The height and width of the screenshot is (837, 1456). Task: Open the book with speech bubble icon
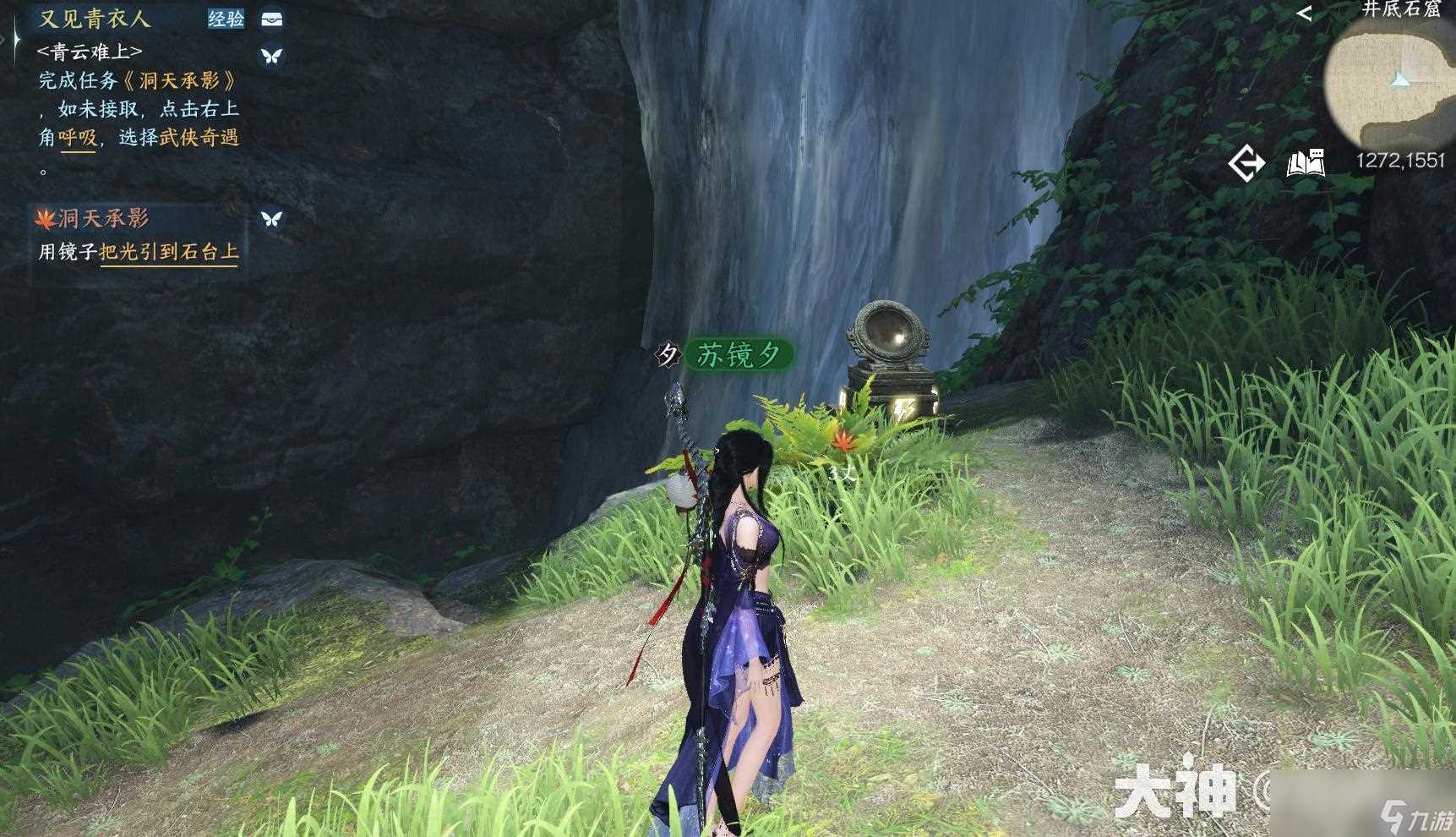point(1305,162)
